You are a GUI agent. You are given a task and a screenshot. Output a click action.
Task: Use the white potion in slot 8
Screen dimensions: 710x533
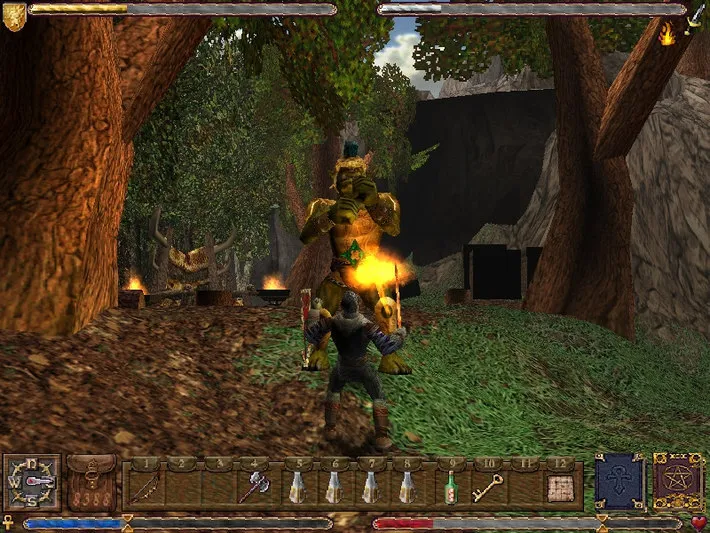tap(407, 487)
